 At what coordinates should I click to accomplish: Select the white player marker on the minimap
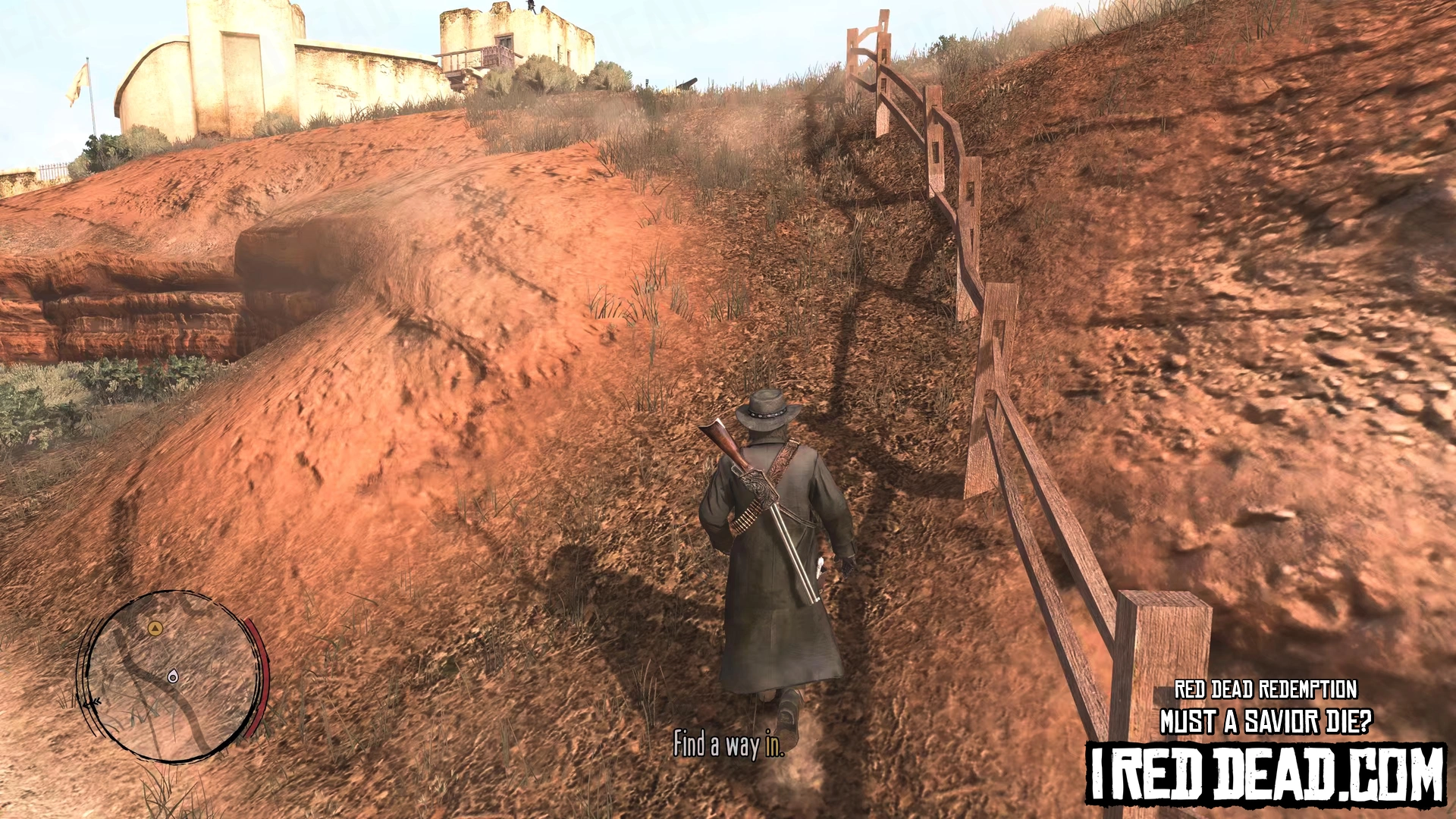[173, 676]
